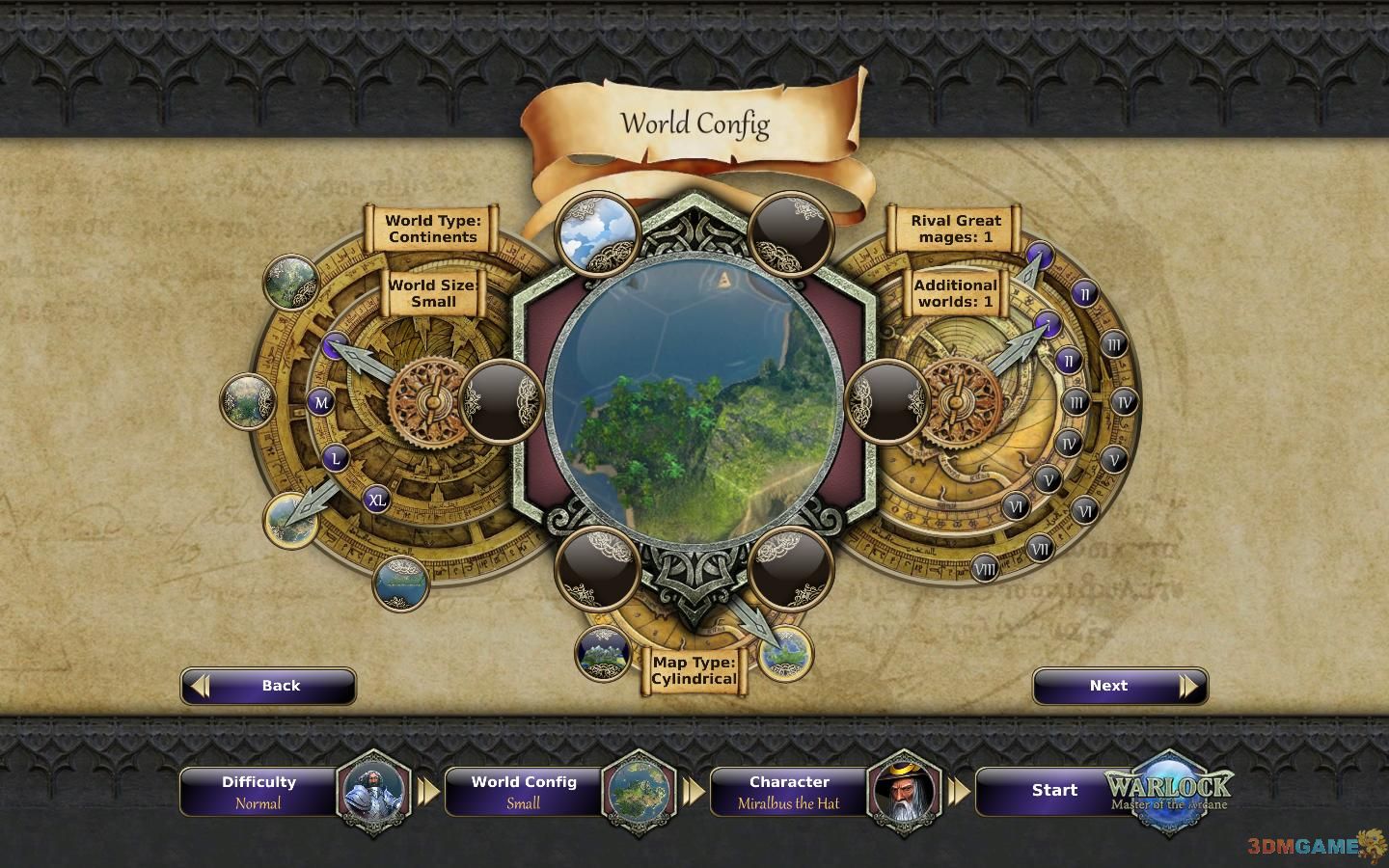Choose VII rival great mages

point(1039,549)
